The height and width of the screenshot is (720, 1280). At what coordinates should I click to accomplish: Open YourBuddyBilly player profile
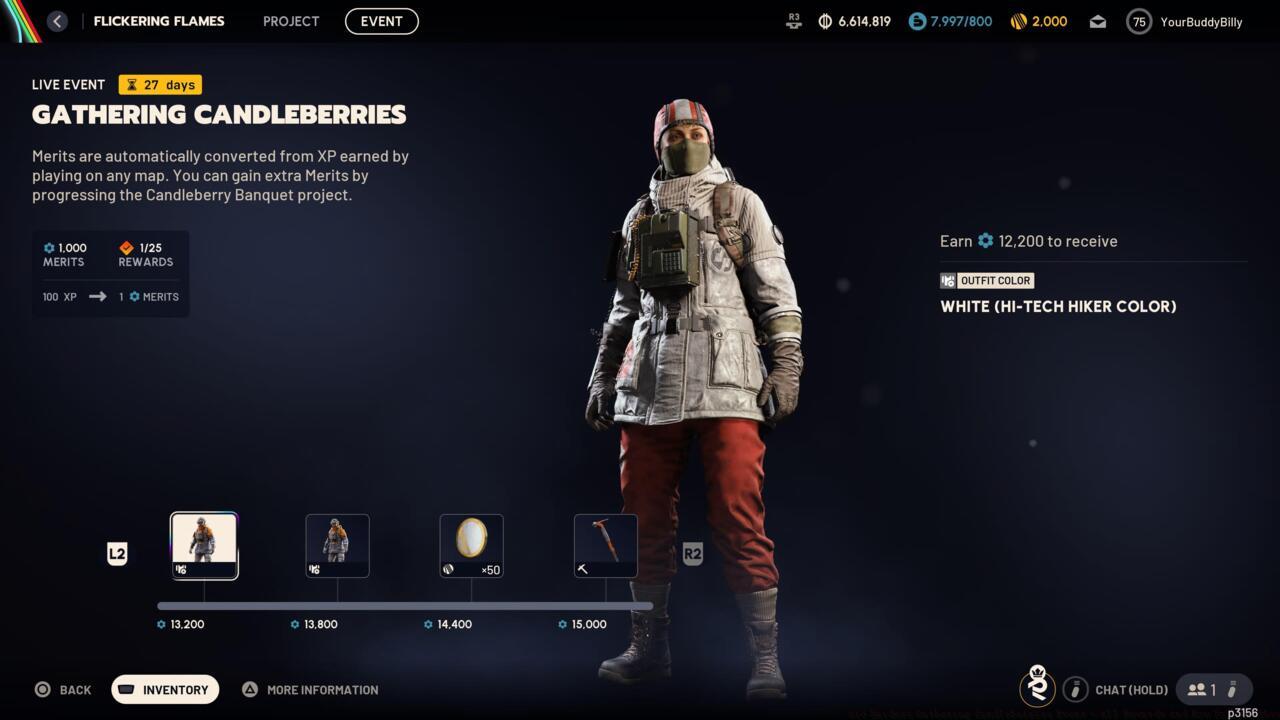pos(1185,21)
